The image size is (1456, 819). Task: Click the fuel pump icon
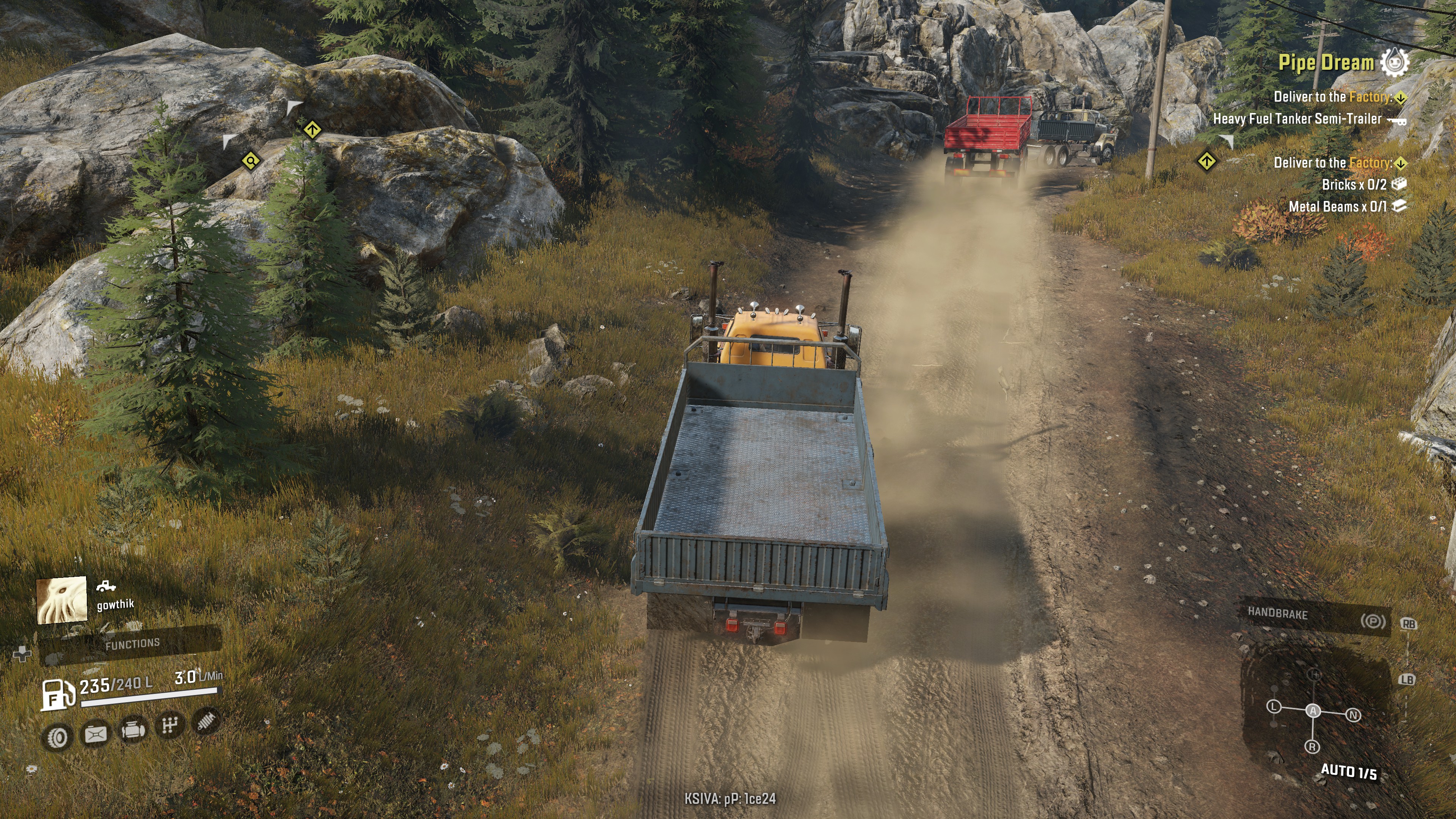point(58,693)
